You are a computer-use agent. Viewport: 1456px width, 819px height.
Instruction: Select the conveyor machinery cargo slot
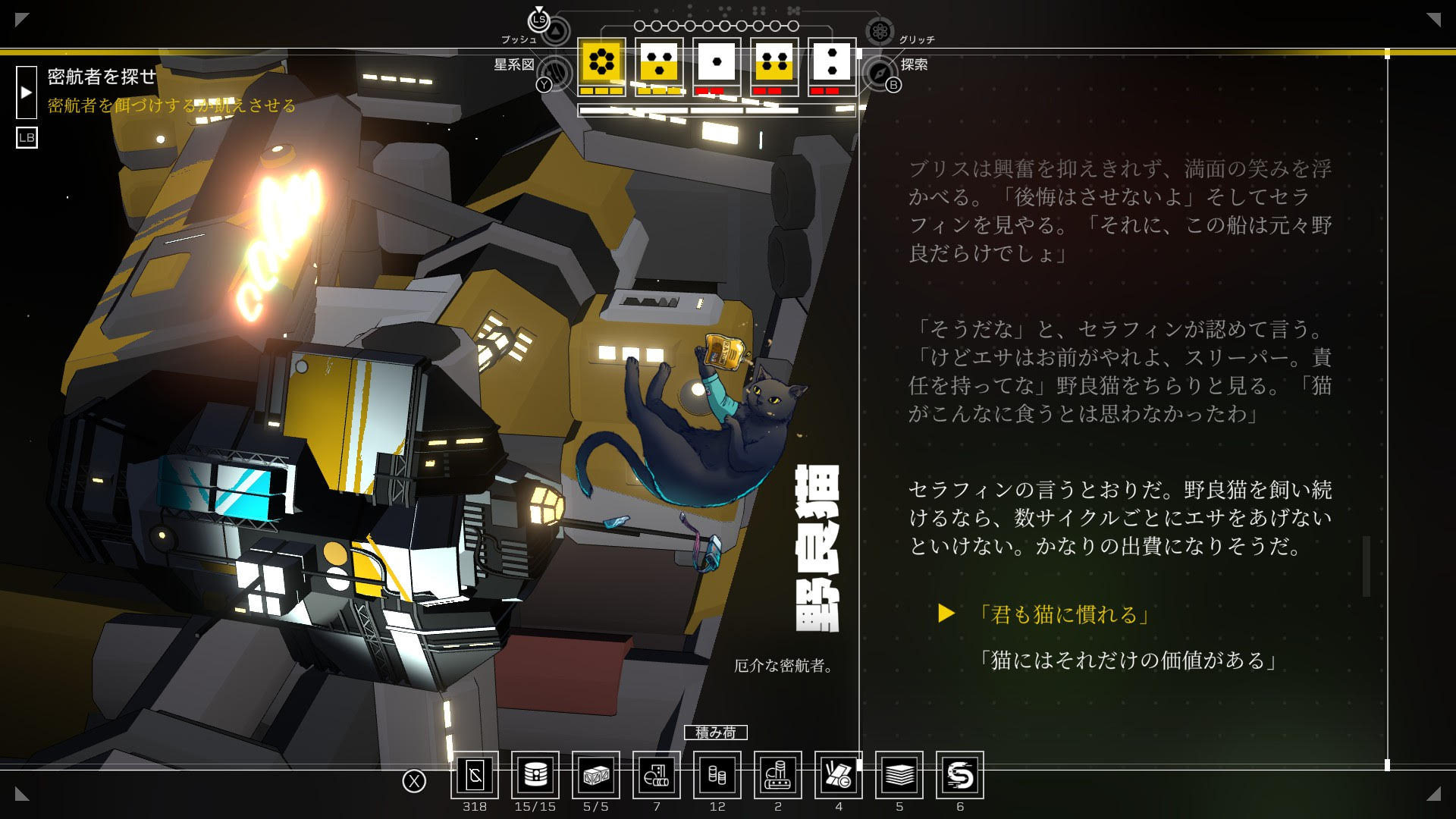778,775
